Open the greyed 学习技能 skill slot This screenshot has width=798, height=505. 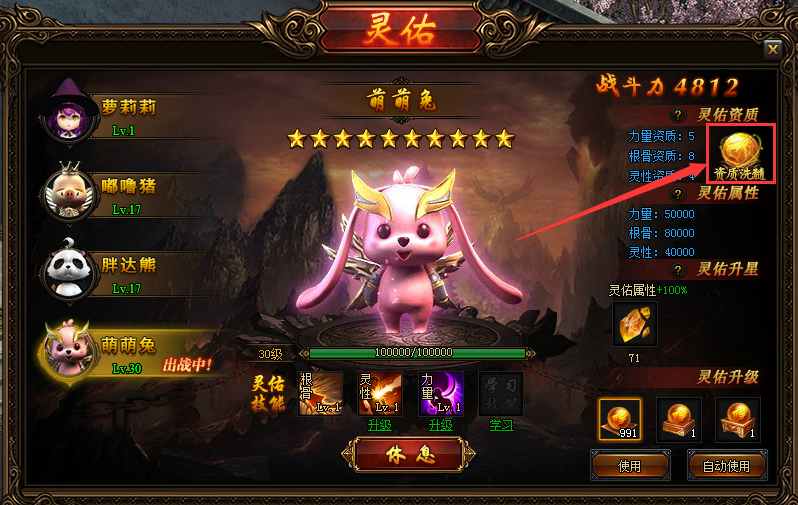(x=501, y=391)
